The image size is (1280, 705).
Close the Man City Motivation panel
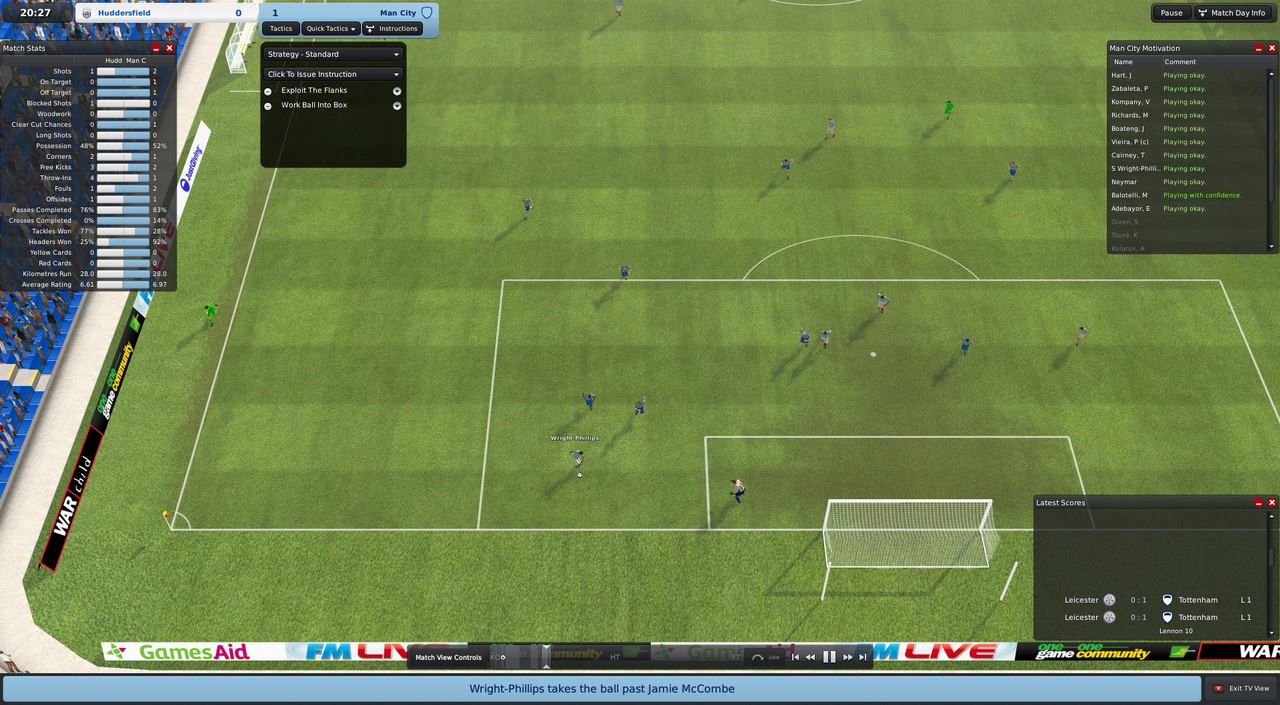(1272, 48)
